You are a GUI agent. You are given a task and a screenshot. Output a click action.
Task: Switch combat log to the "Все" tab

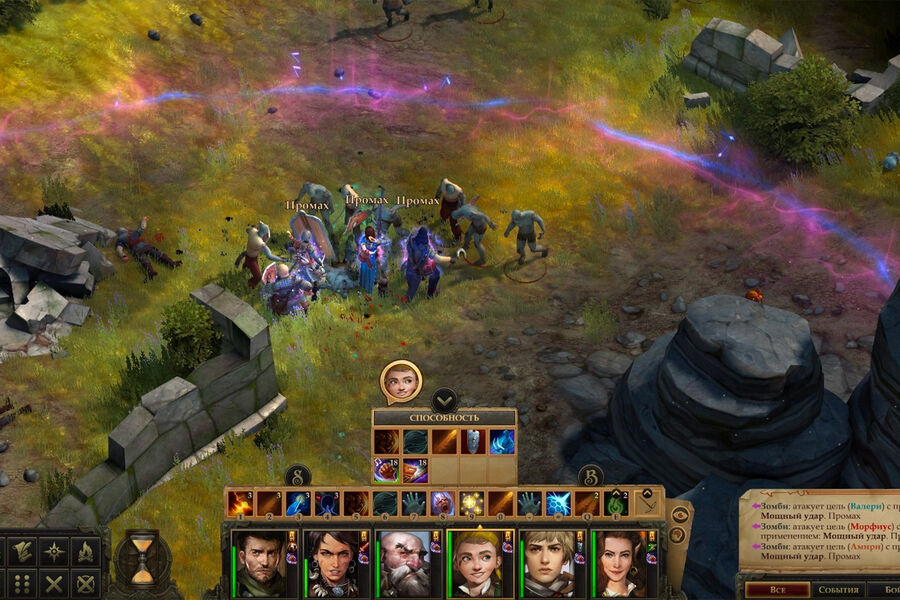click(x=777, y=589)
